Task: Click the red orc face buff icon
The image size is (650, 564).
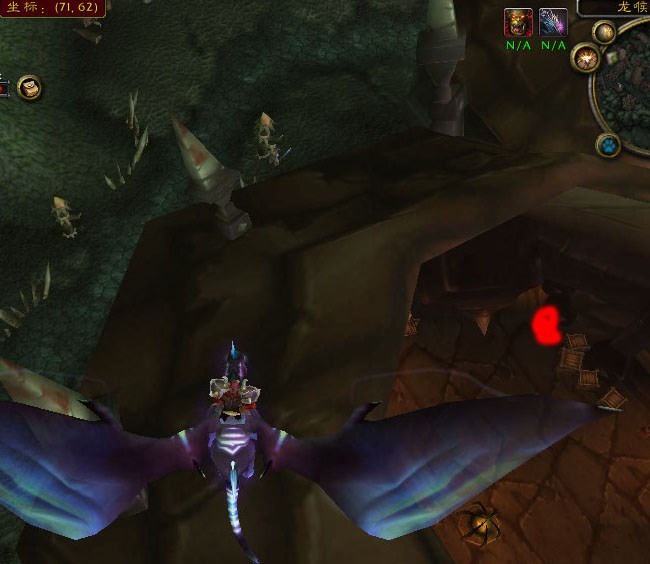Action: [x=518, y=22]
